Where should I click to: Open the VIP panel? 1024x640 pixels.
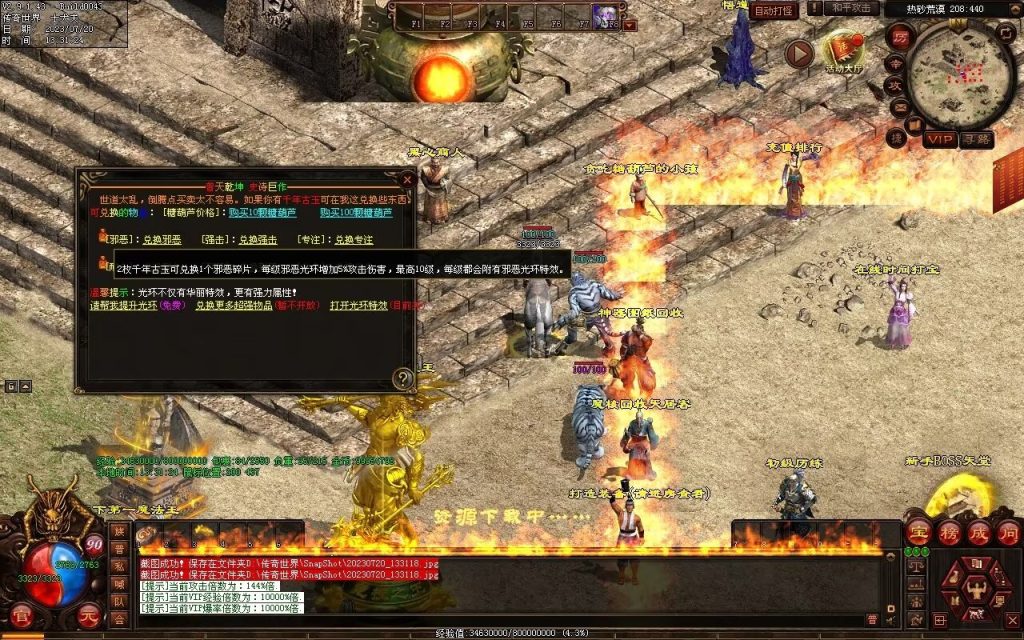pyautogui.click(x=939, y=139)
